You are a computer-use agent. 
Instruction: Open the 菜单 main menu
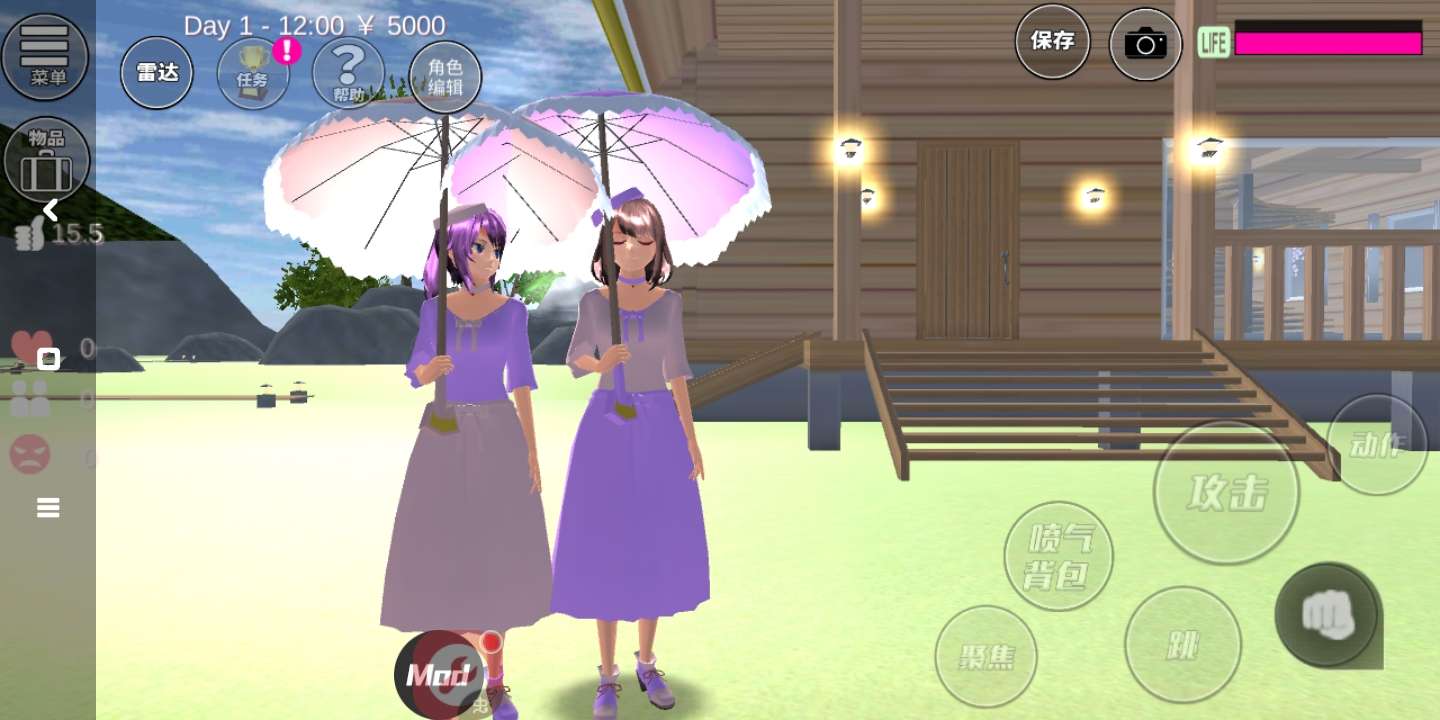pos(45,55)
